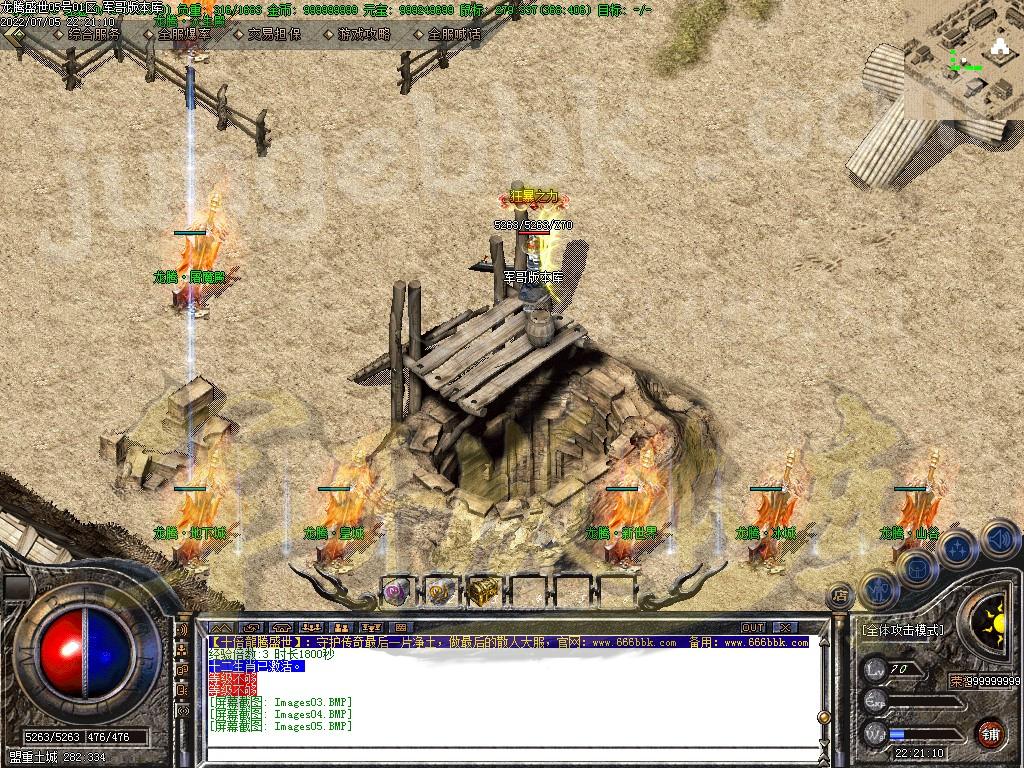Viewport: 1024px width, 768px height.
Task: Click the chat scrollbar handle
Action: (x=823, y=716)
